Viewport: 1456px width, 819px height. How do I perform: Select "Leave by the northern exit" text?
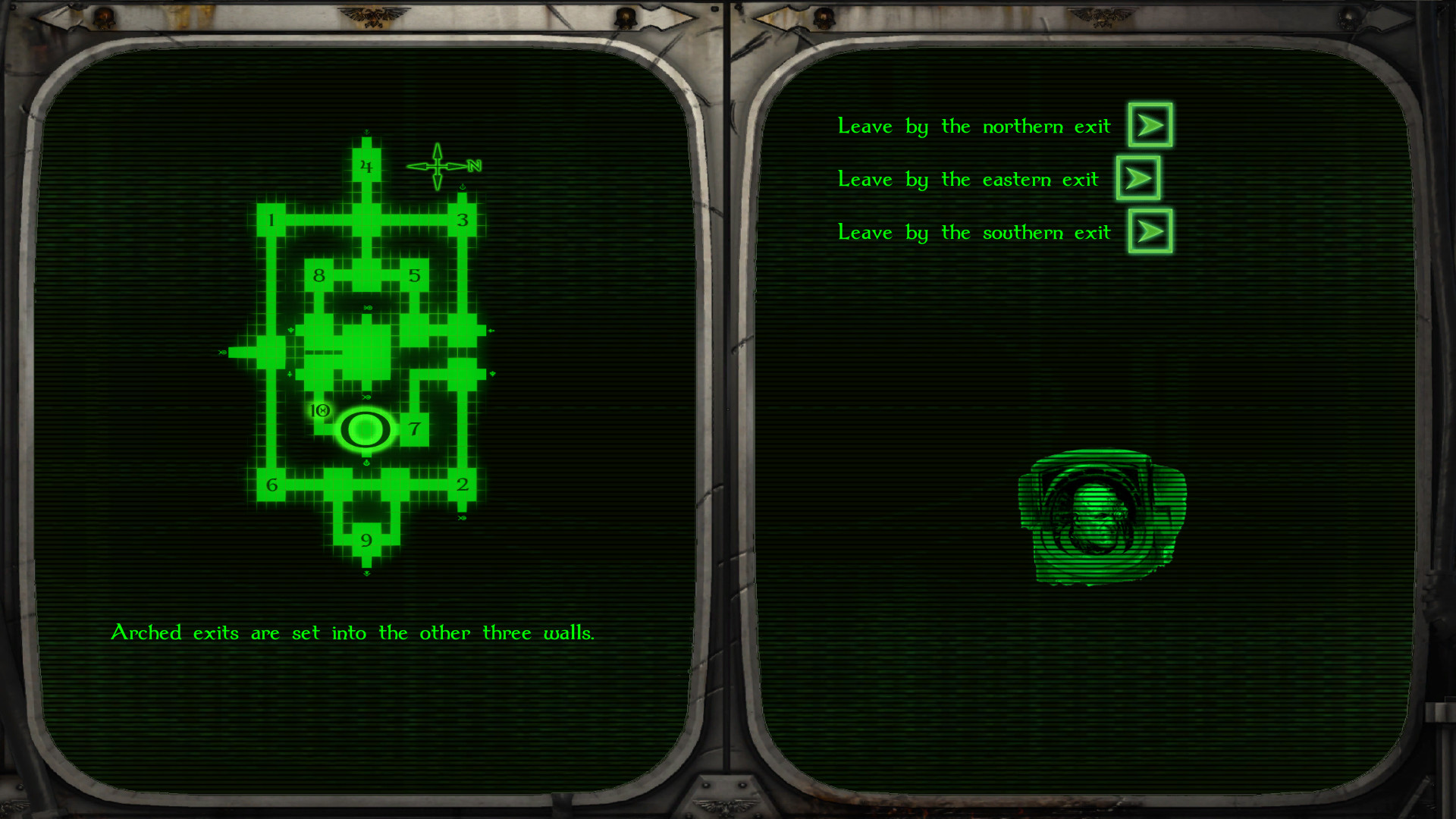tap(974, 126)
